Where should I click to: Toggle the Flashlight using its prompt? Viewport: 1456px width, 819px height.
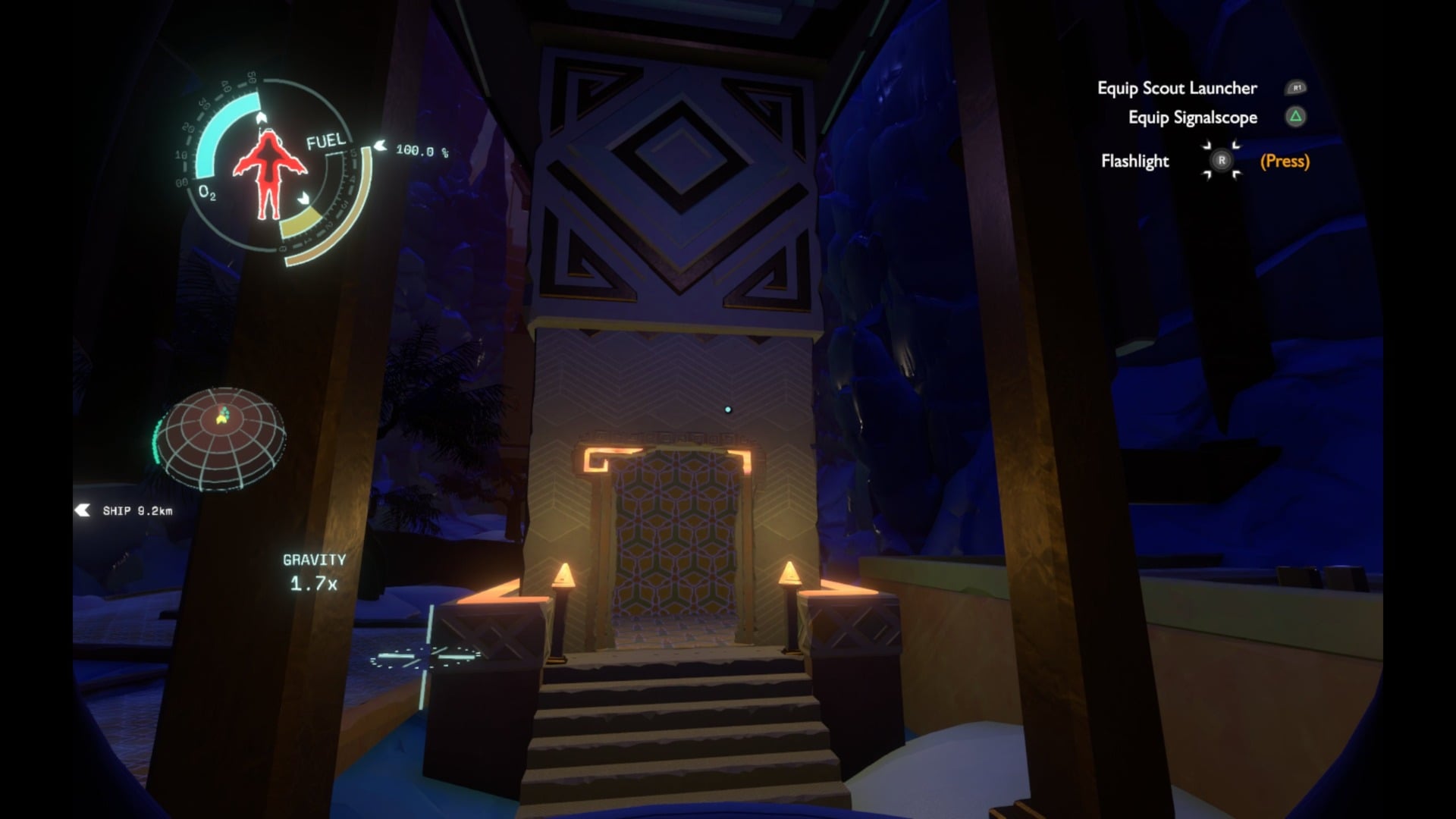(1221, 161)
